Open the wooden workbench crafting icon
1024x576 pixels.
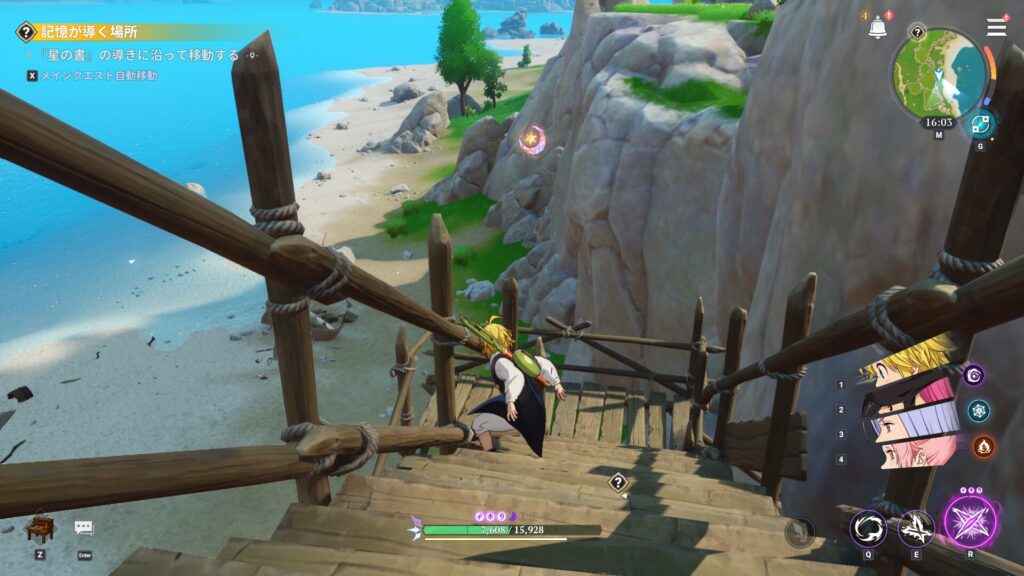coord(40,527)
